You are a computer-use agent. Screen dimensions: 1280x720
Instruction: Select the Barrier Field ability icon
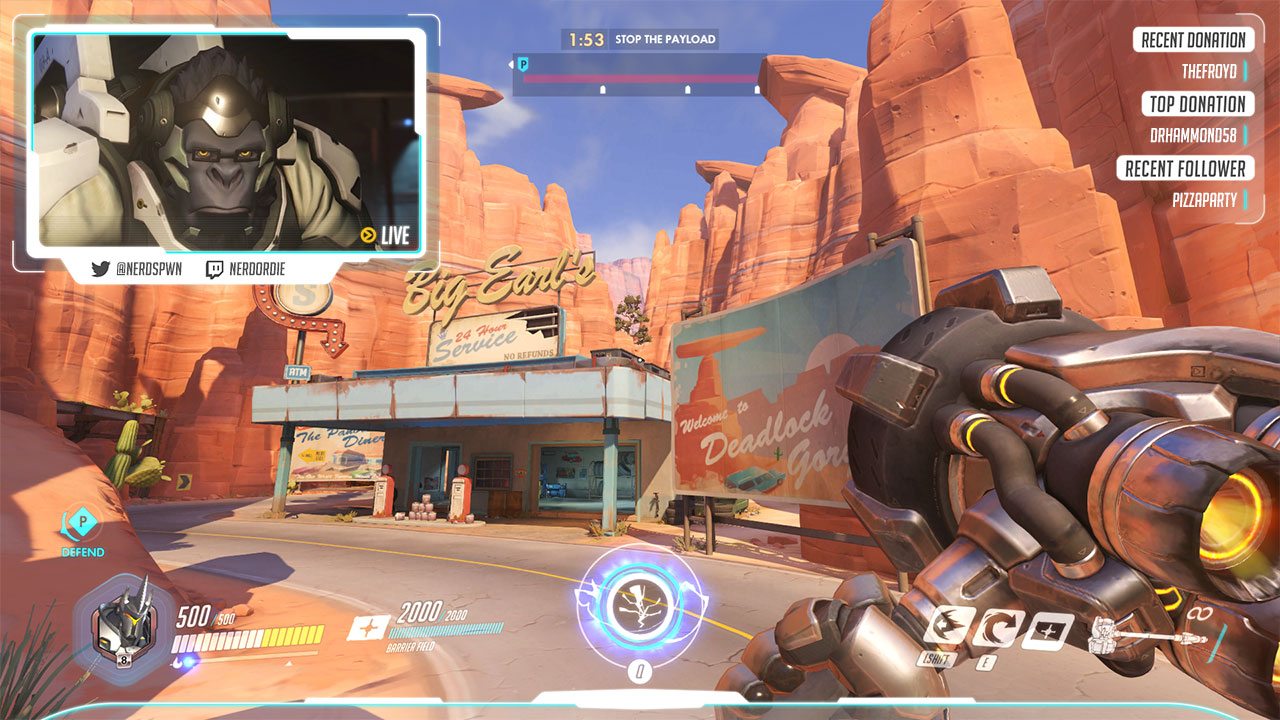coord(1047,631)
